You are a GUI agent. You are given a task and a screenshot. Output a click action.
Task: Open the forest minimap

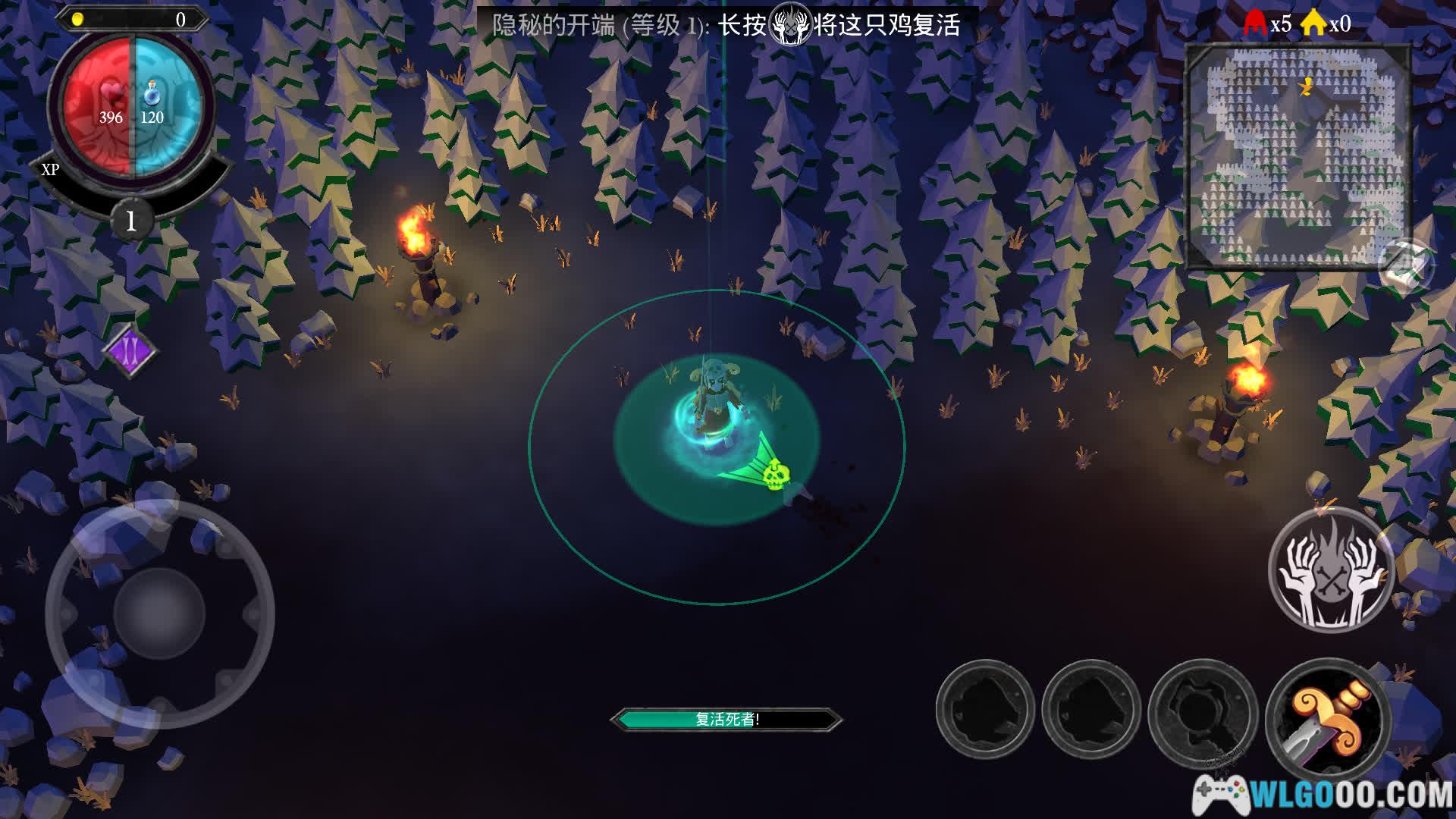(x=1298, y=155)
